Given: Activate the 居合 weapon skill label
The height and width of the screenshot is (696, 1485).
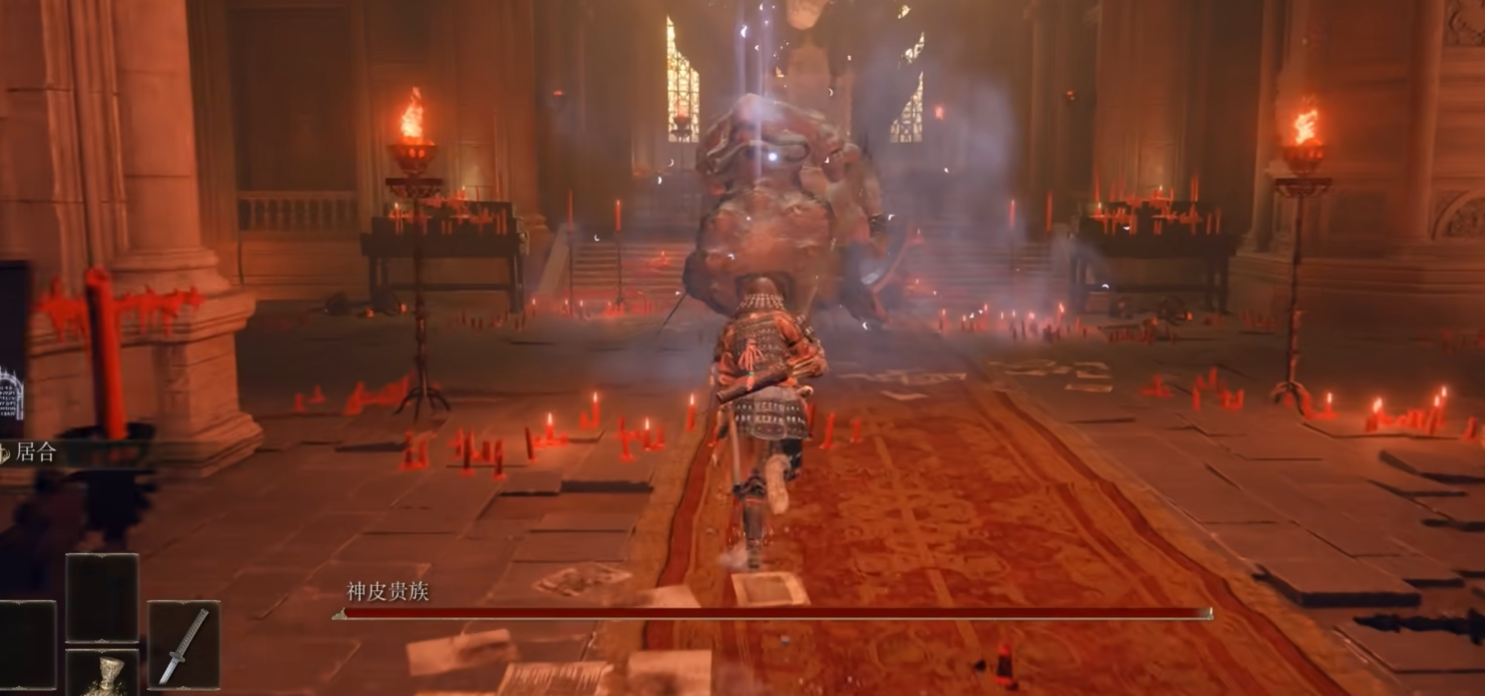Looking at the screenshot, I should click(36, 452).
